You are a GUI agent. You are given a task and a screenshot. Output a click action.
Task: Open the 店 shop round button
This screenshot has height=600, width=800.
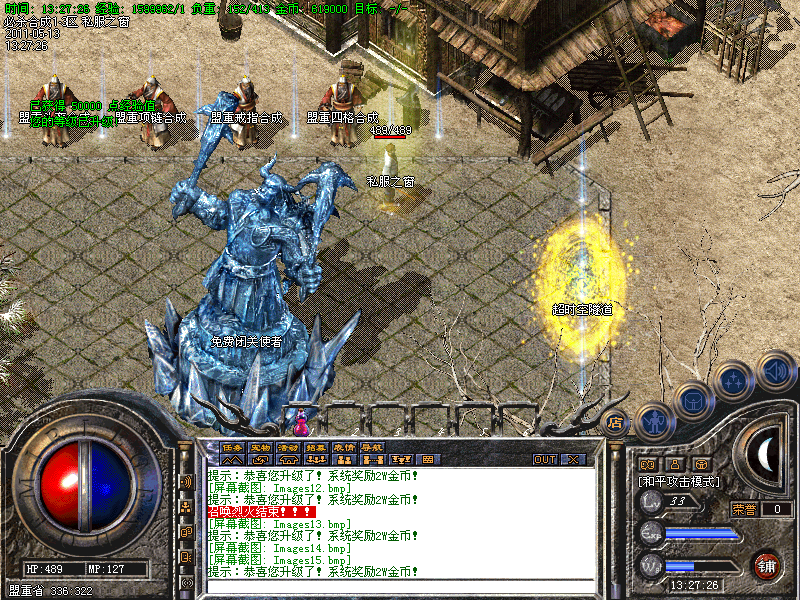point(615,422)
